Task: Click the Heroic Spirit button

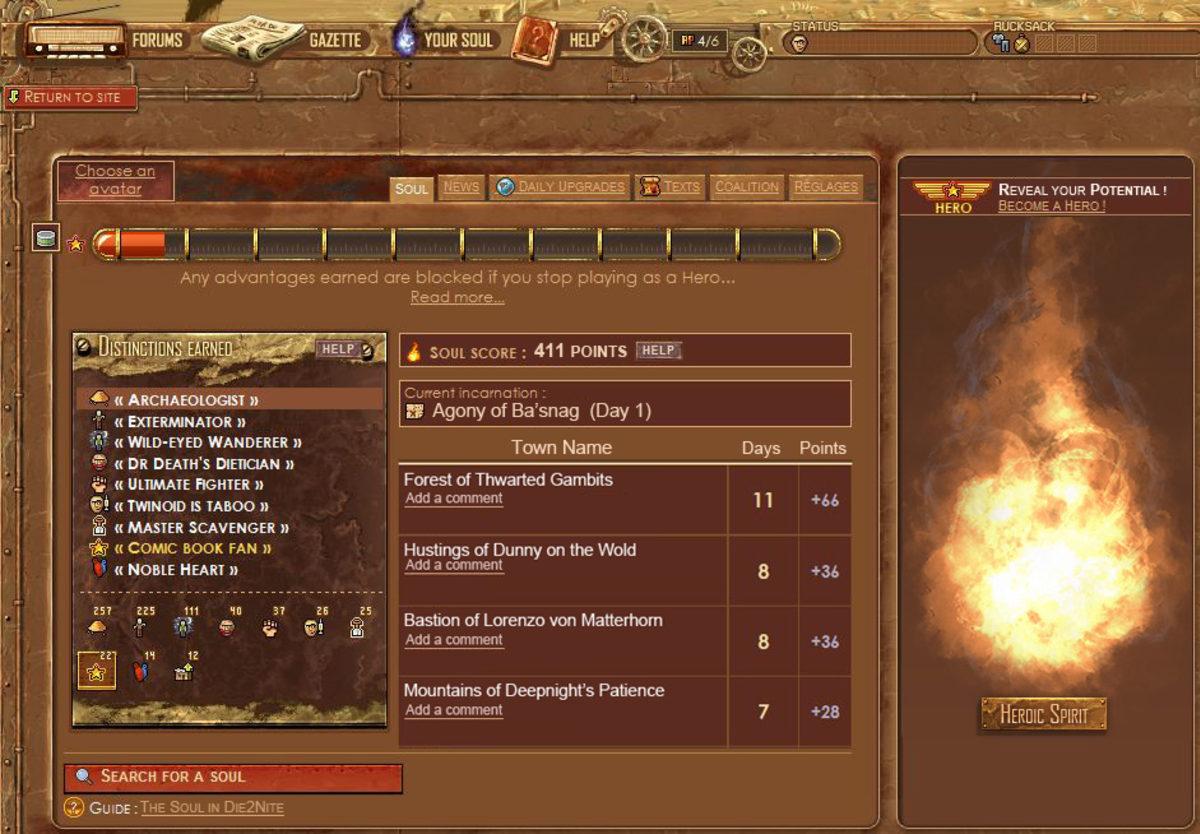Action: [1043, 714]
